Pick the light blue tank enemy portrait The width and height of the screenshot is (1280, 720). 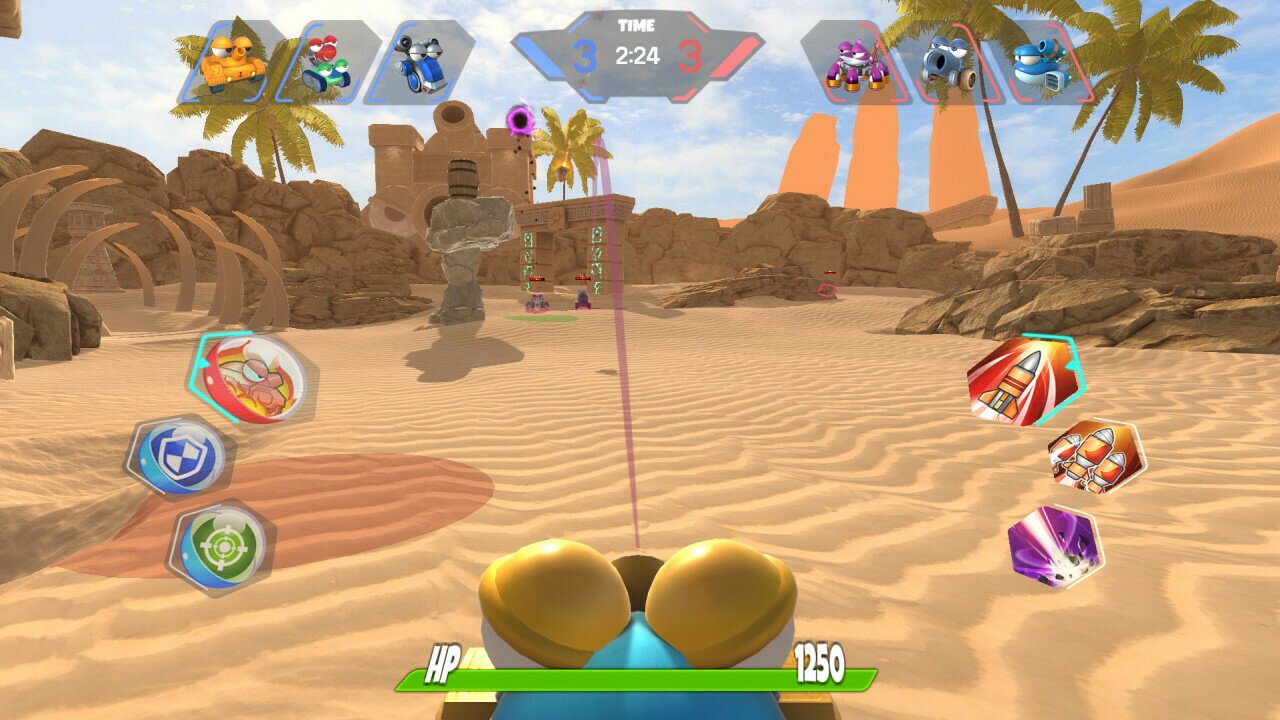tap(1041, 62)
